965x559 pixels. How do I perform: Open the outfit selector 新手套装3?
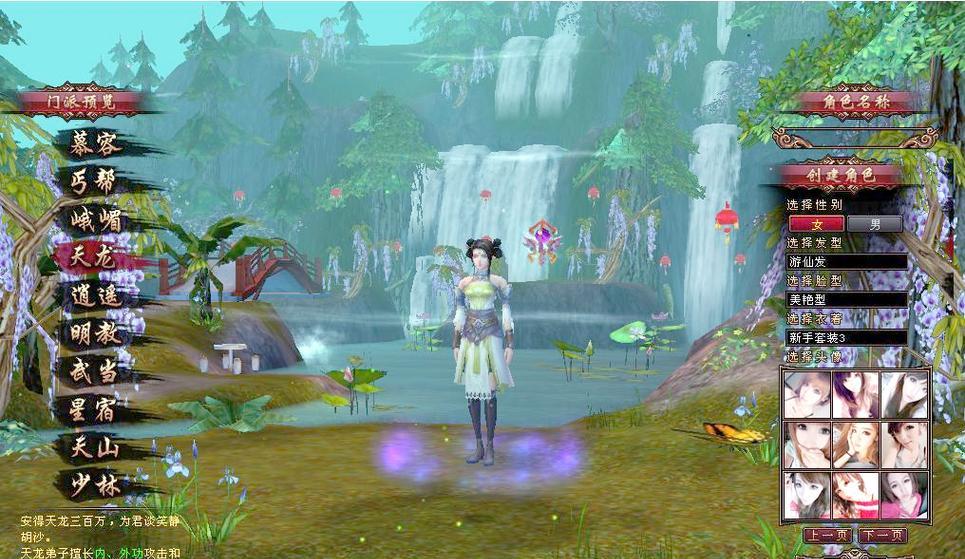coord(847,337)
